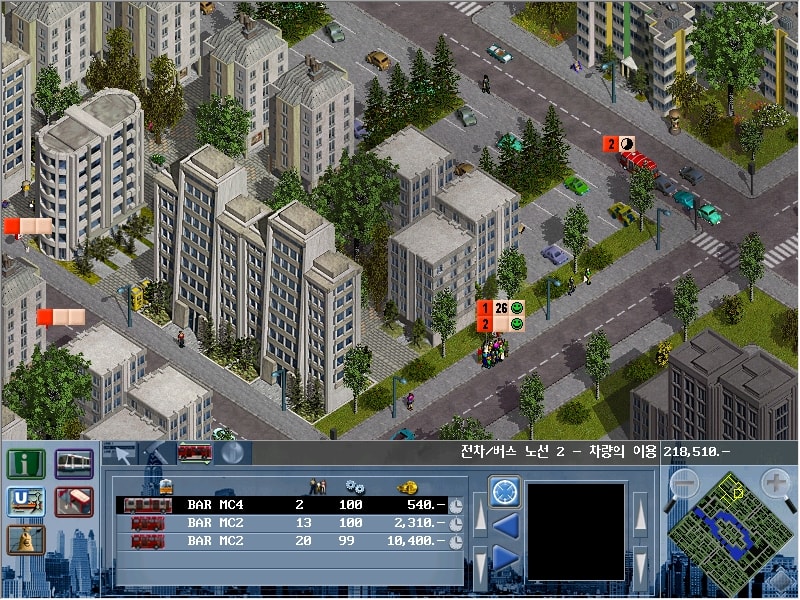Open the money bag finances button
The width and height of the screenshot is (800, 600).
pyautogui.click(x=24, y=540)
